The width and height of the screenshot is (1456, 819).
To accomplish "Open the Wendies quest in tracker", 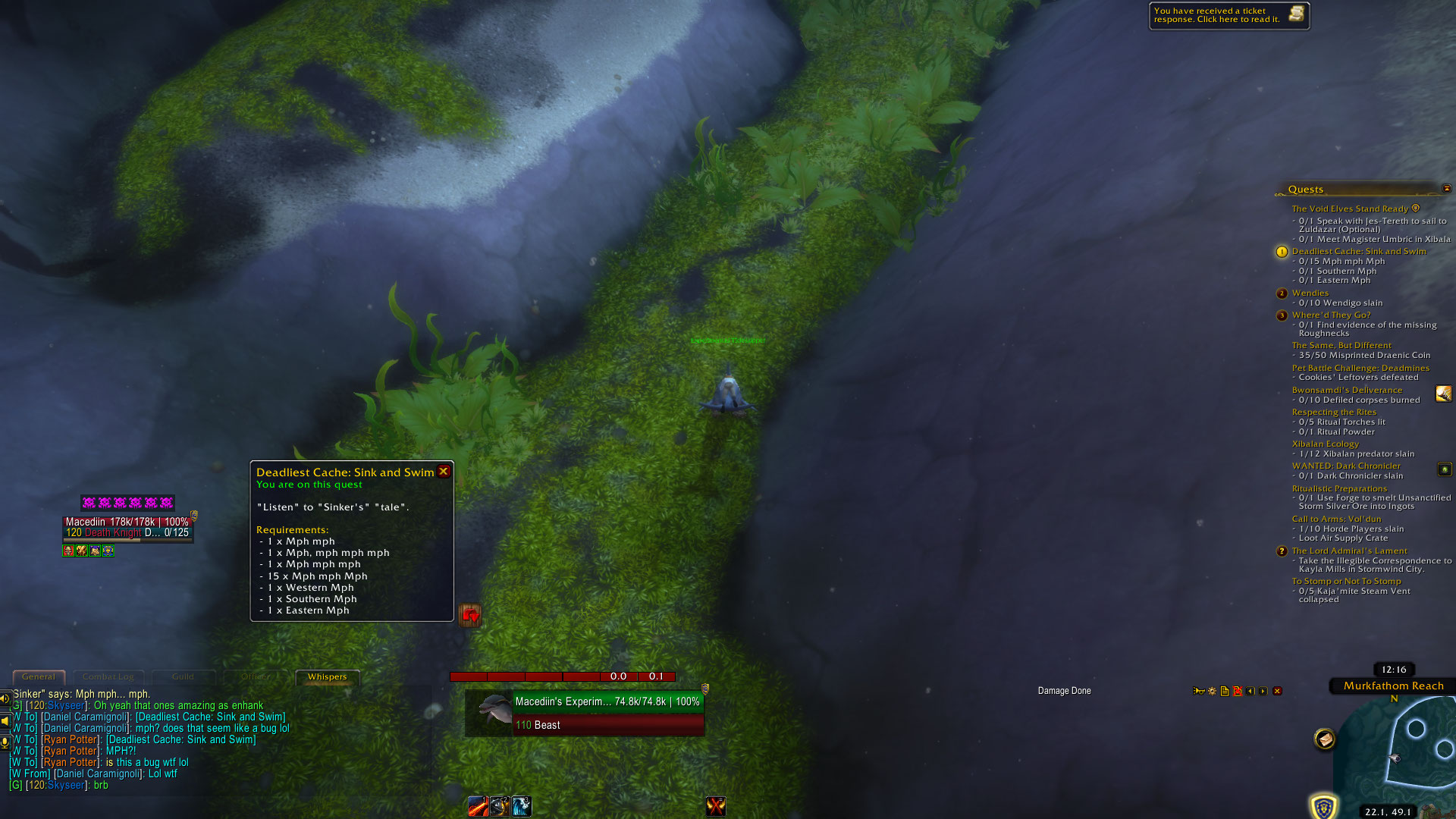I will tap(1310, 293).
